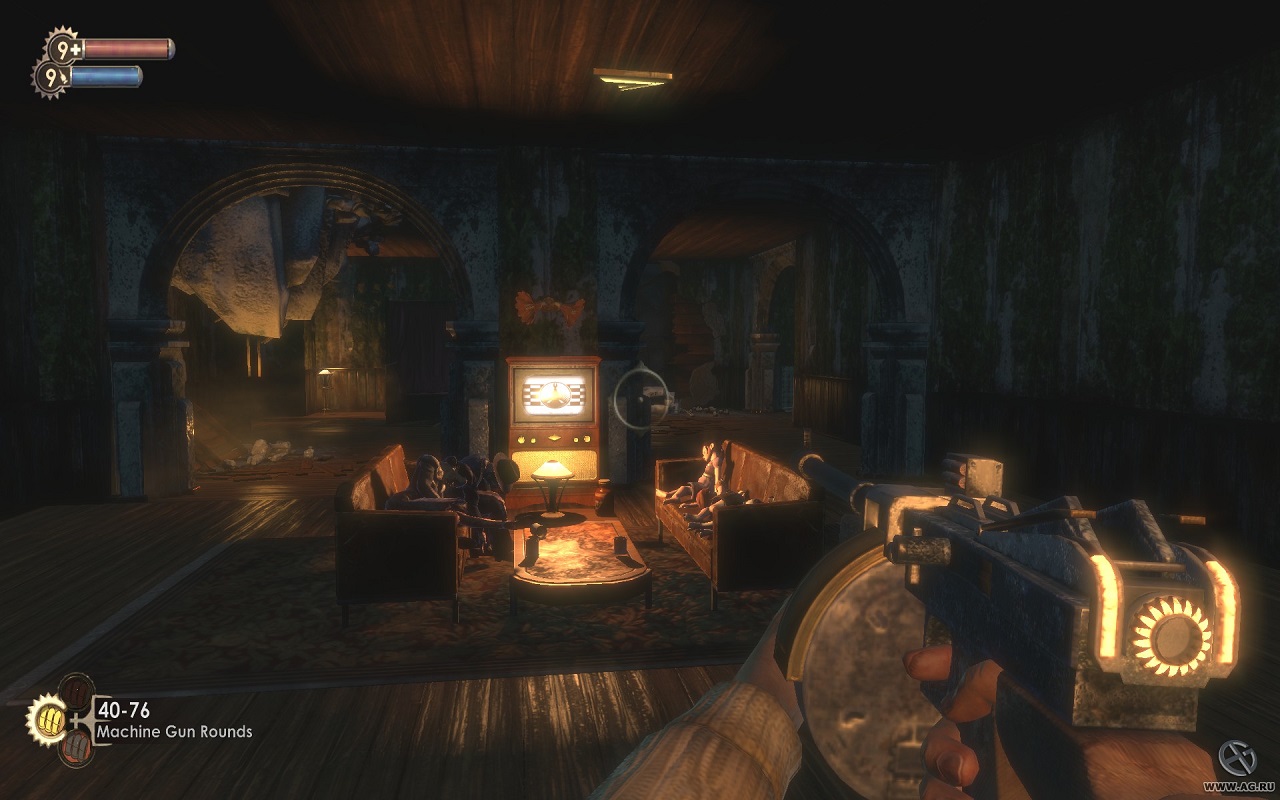The height and width of the screenshot is (800, 1280).
Task: Click the AG.ru watermark logo
Action: (x=1240, y=759)
